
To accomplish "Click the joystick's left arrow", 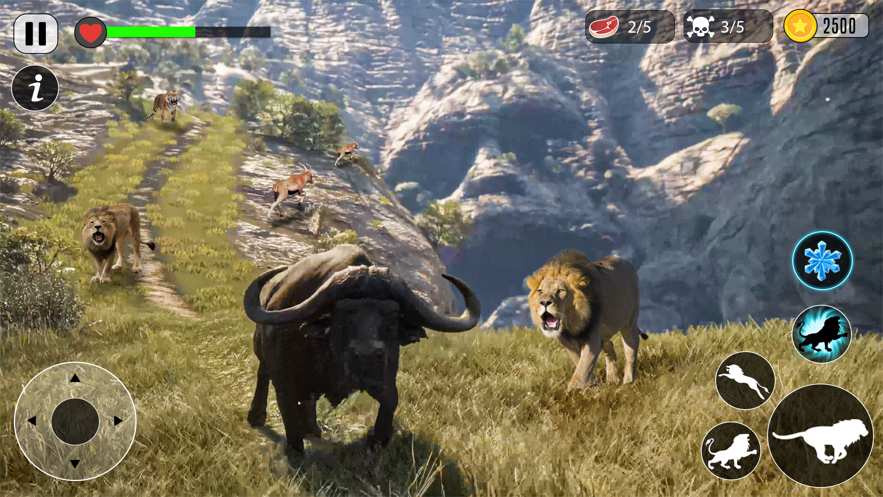I will coord(32,421).
